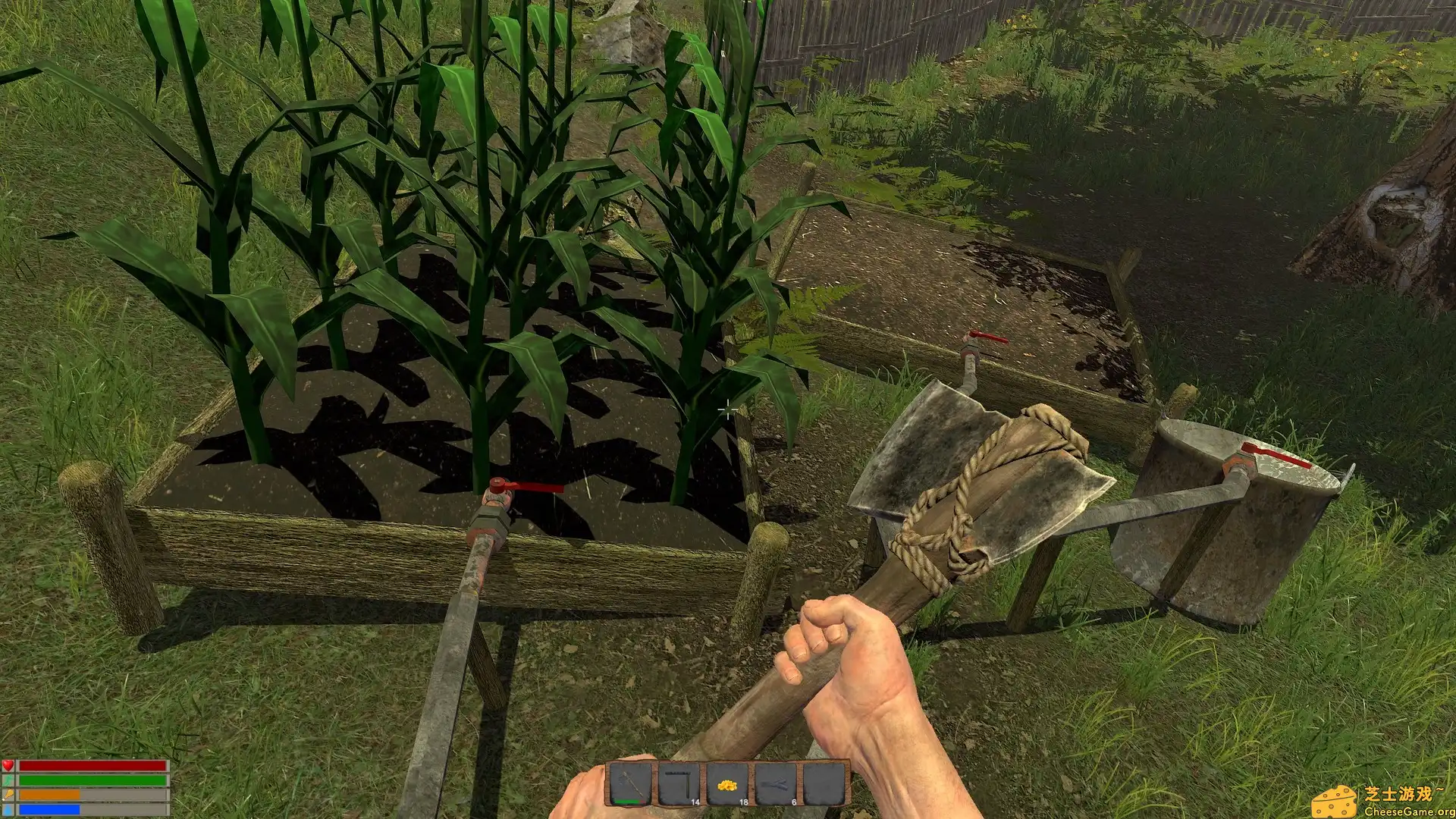Screen dimensions: 1456x819
Task: Click the green stamina icon
Action: pos(8,780)
